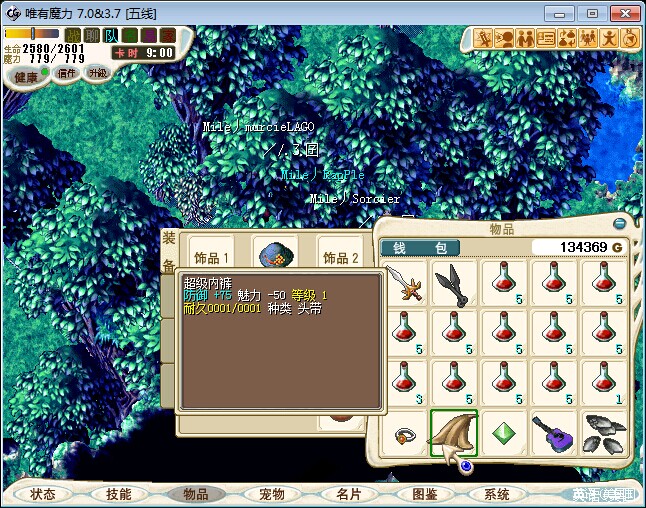The image size is (646, 508).
Task: Select the black throwing knives item
Action: click(454, 283)
